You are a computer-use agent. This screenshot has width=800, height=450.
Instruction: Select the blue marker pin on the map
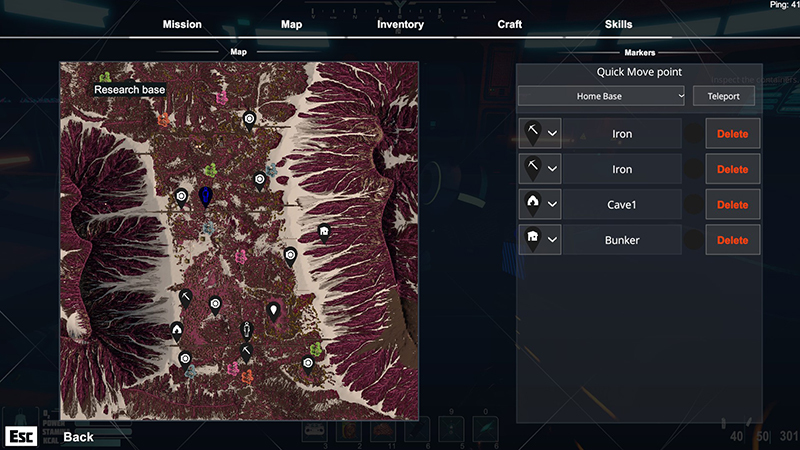click(205, 195)
